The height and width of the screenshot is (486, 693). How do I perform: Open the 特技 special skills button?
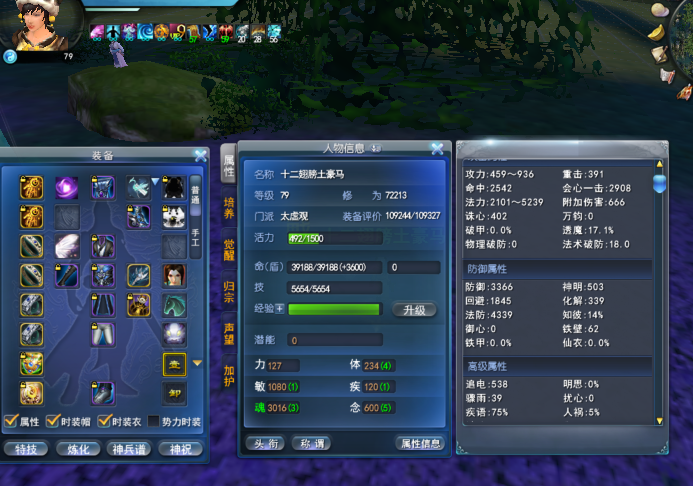(27, 449)
